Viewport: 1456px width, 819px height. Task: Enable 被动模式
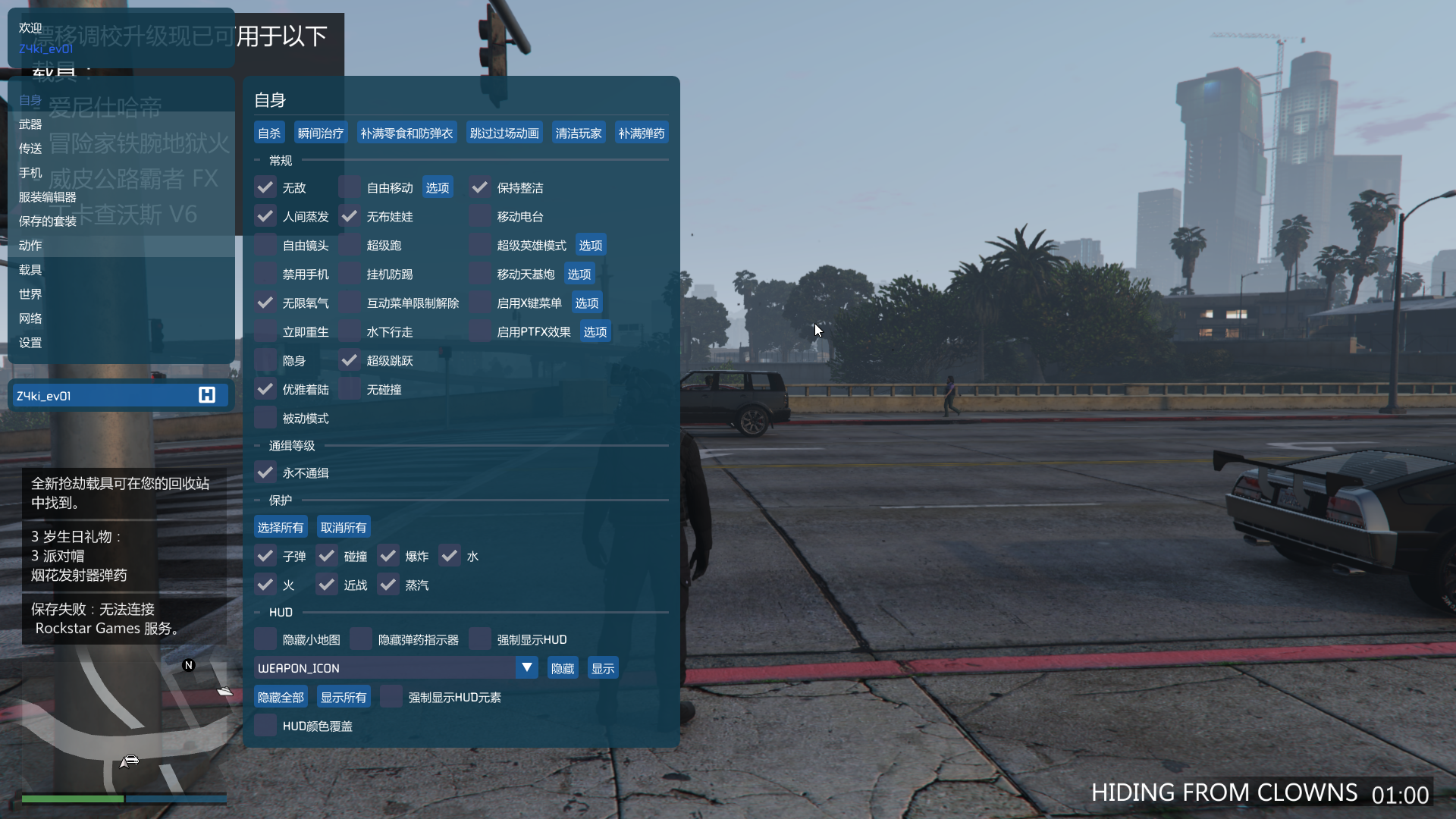tap(265, 417)
